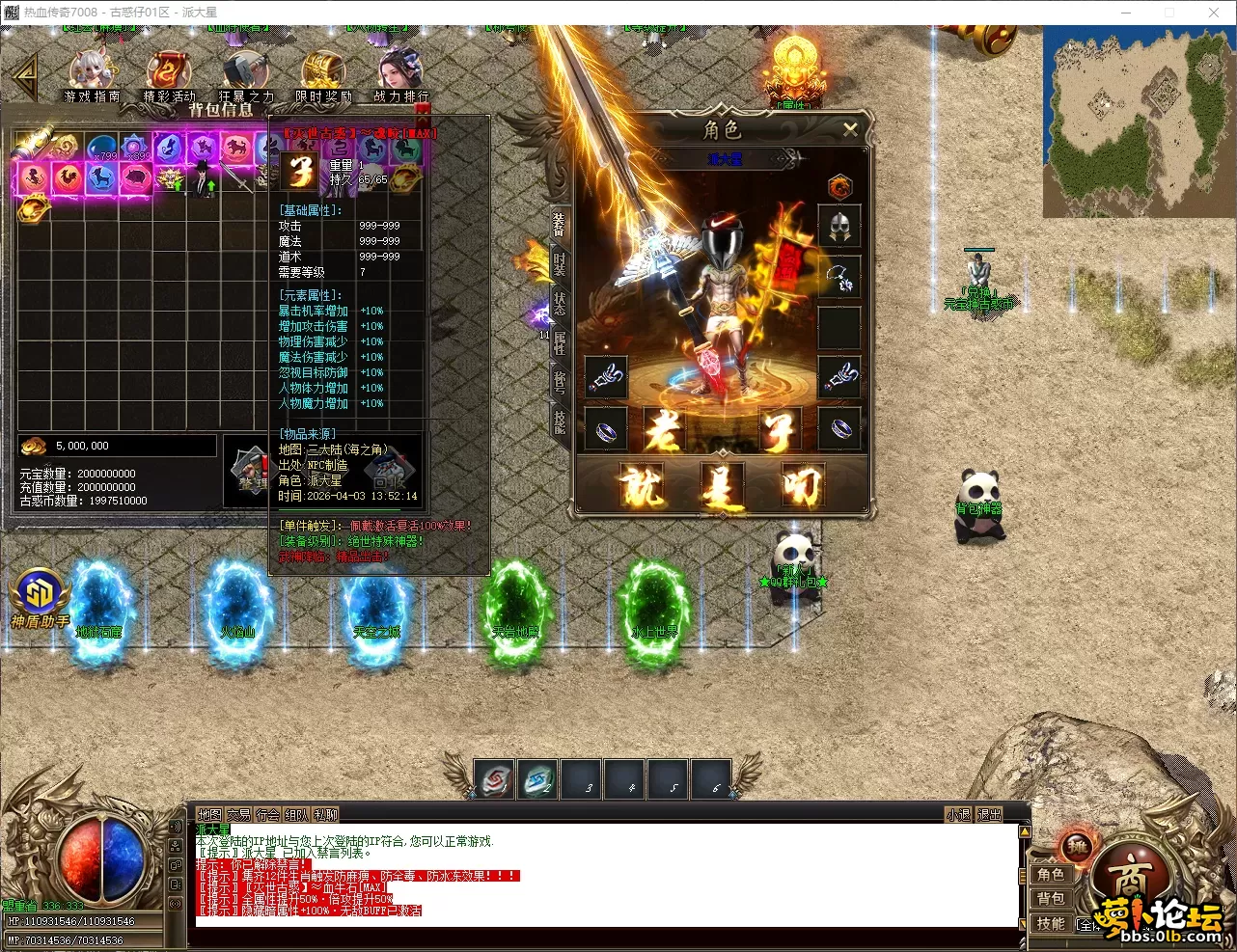This screenshot has width=1237, height=952.
Task: Switch to the 时装 fashion tab
Action: pyautogui.click(x=560, y=262)
